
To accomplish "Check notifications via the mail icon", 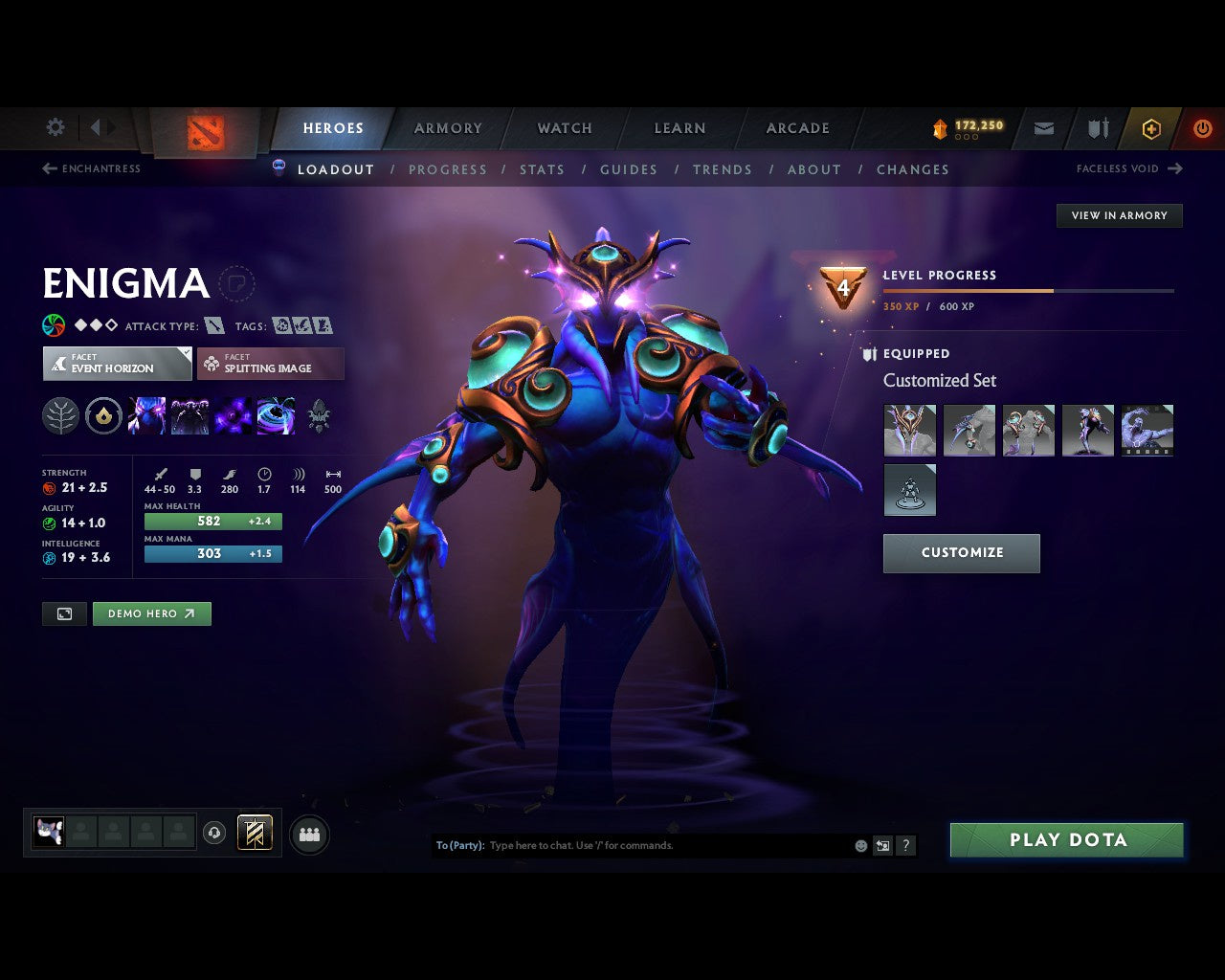I will click(1043, 127).
